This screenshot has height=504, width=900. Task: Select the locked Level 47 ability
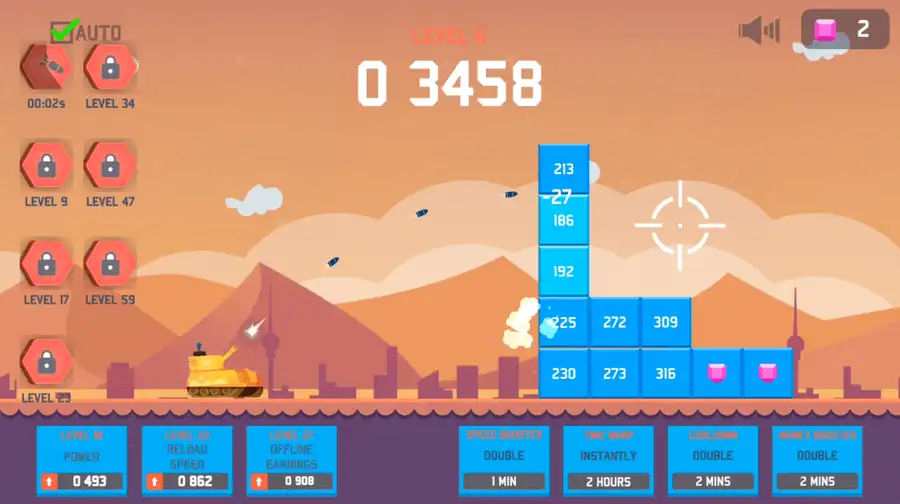[109, 165]
